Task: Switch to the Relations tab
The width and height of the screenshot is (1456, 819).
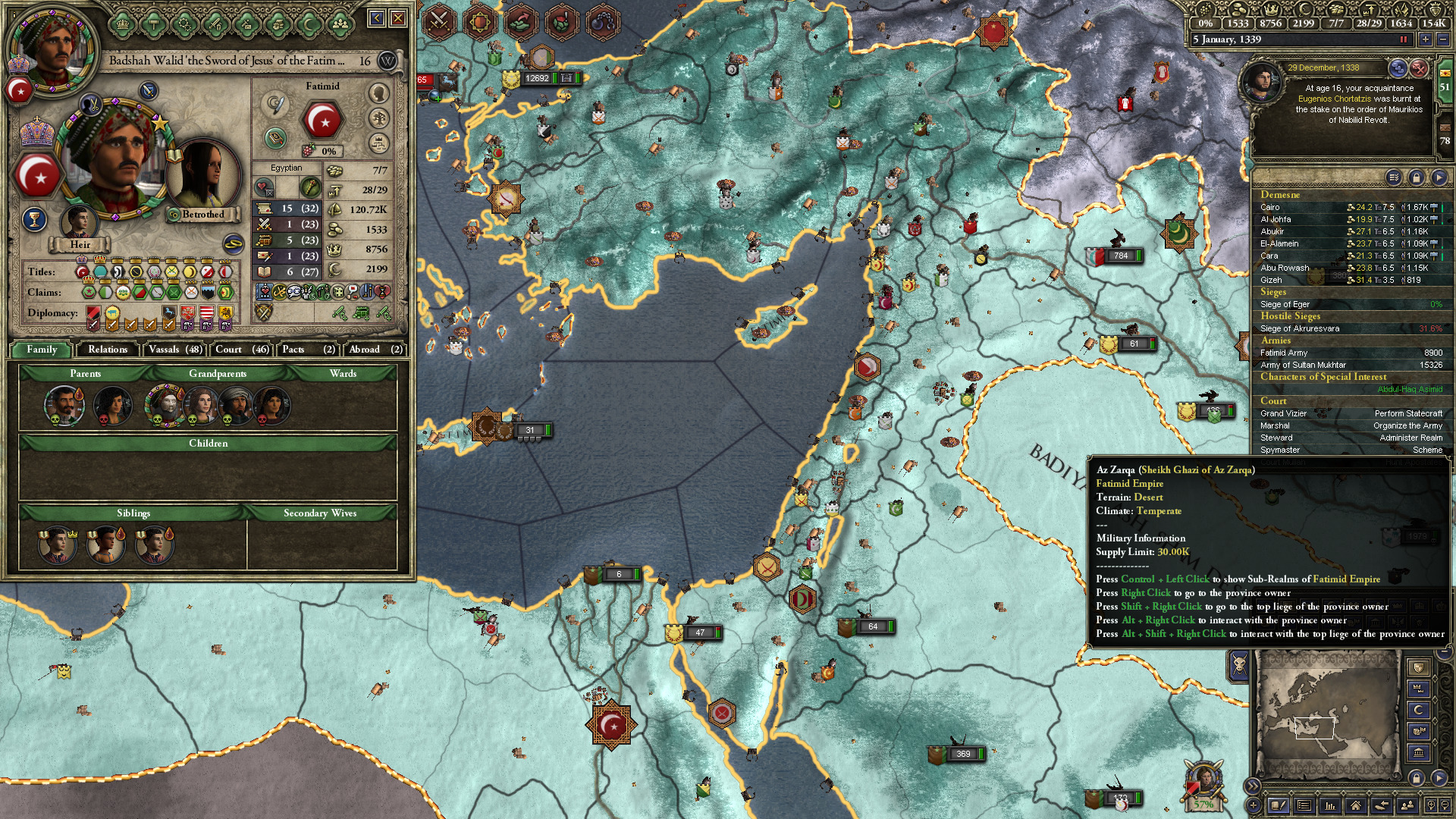Action: [x=107, y=350]
